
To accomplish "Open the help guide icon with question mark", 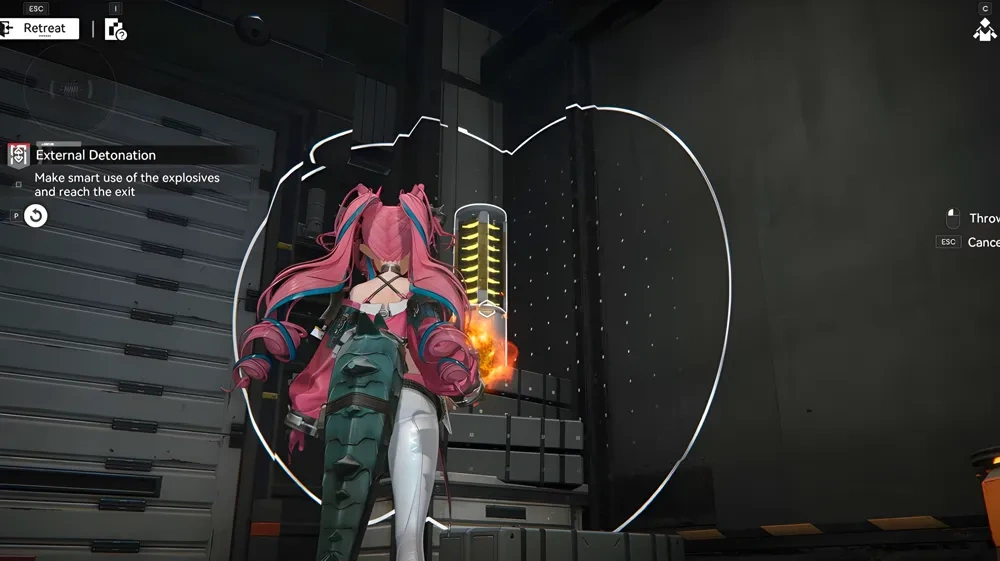I will (x=116, y=29).
